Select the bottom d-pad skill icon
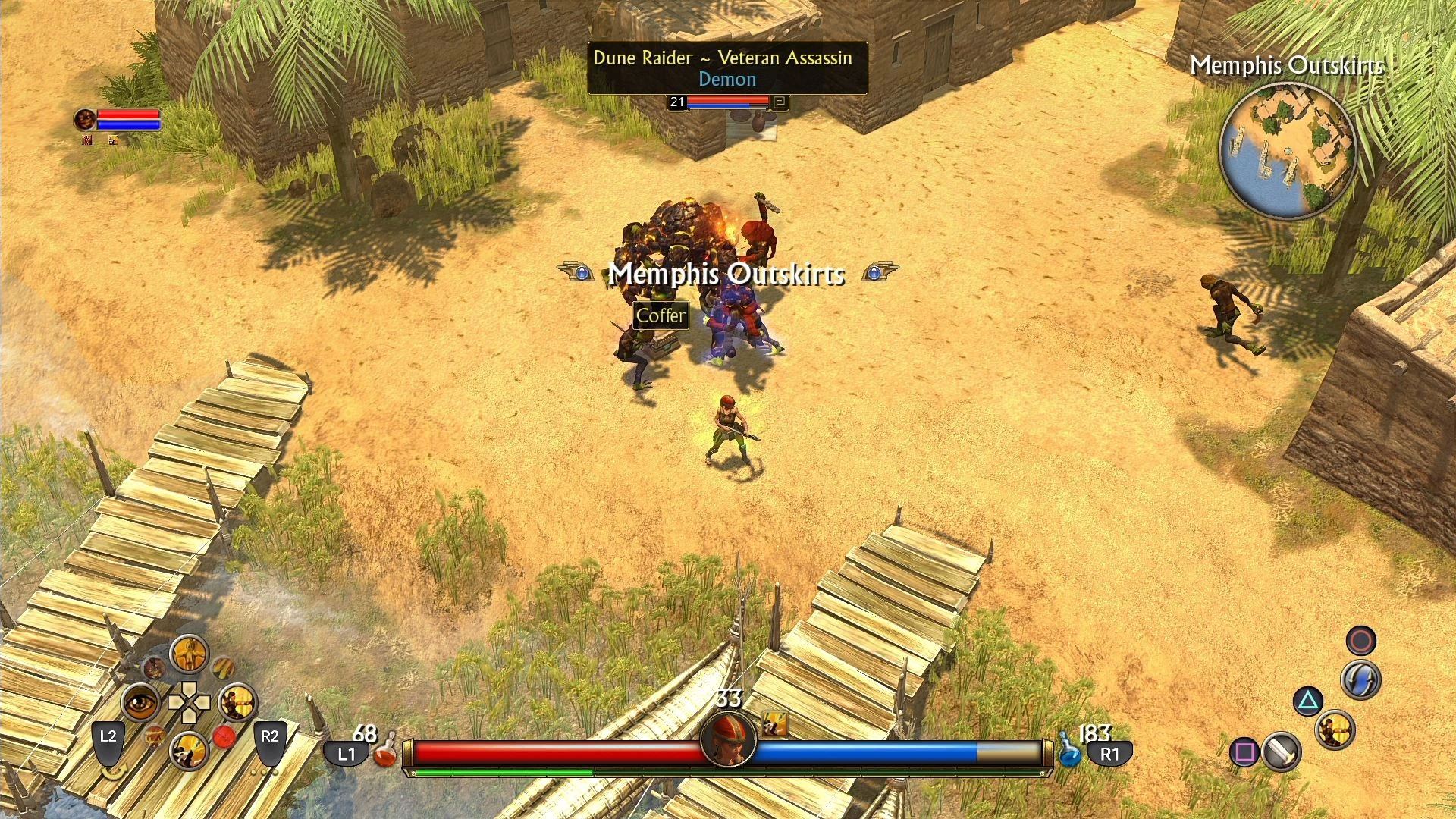Screen dimensions: 1456x819 click(x=189, y=750)
